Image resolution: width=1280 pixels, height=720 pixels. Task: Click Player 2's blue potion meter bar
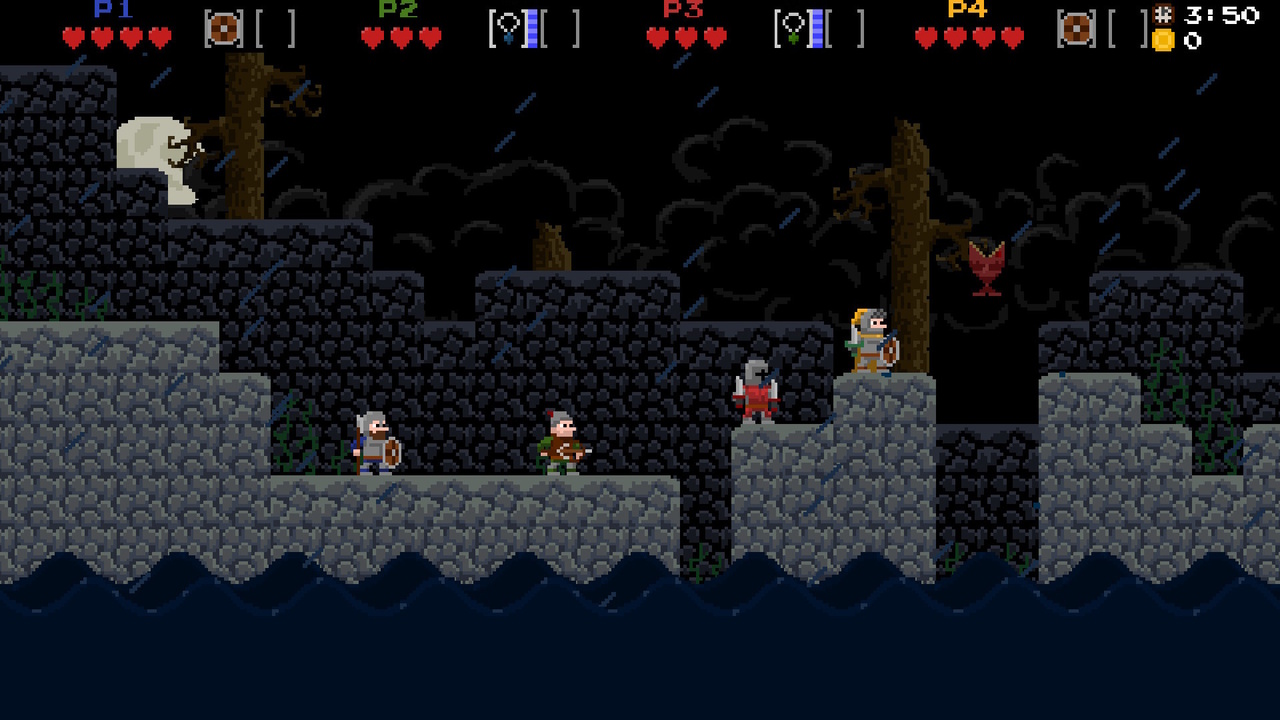point(533,28)
